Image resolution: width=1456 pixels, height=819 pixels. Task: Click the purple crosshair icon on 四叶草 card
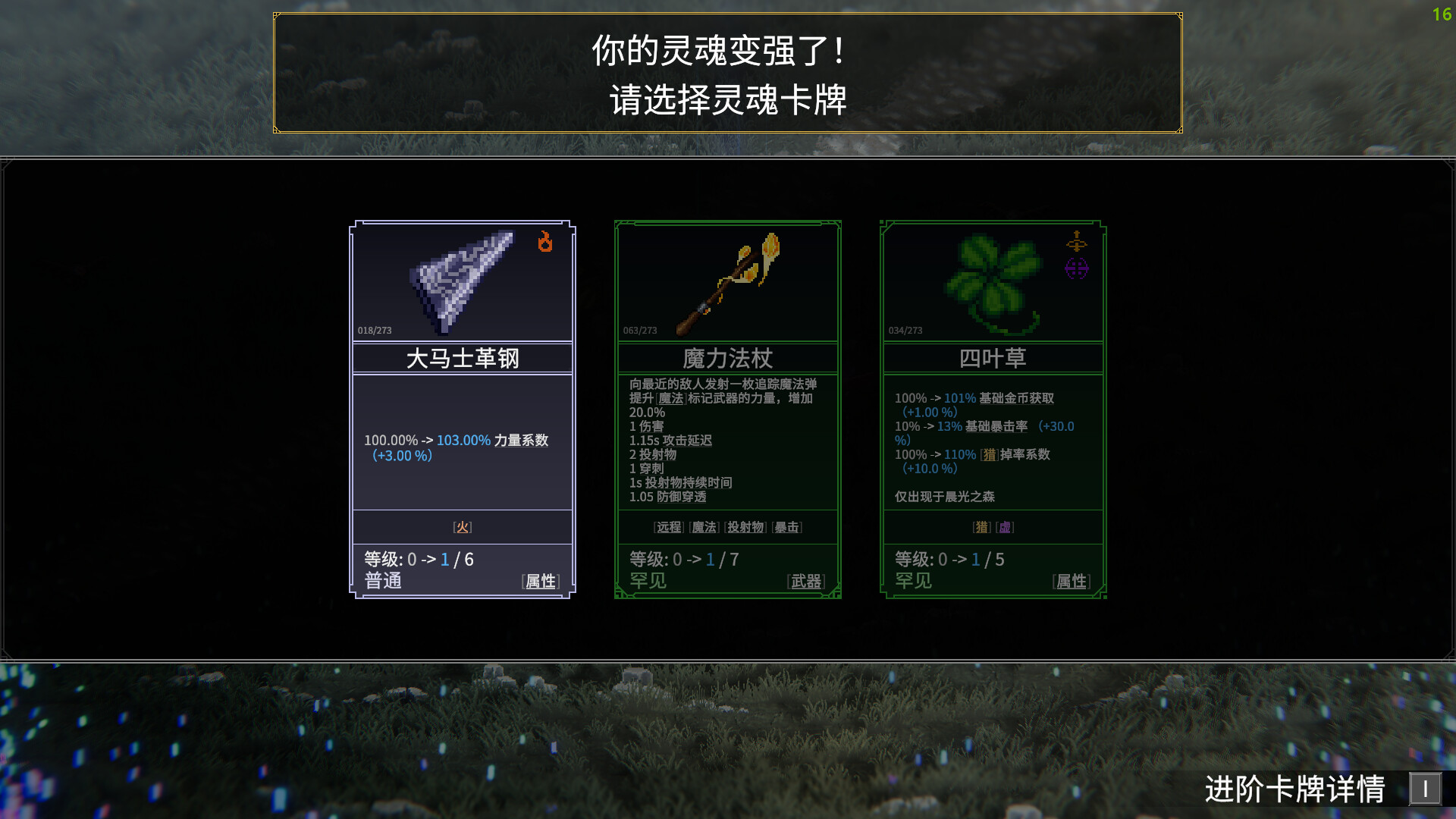click(1077, 267)
